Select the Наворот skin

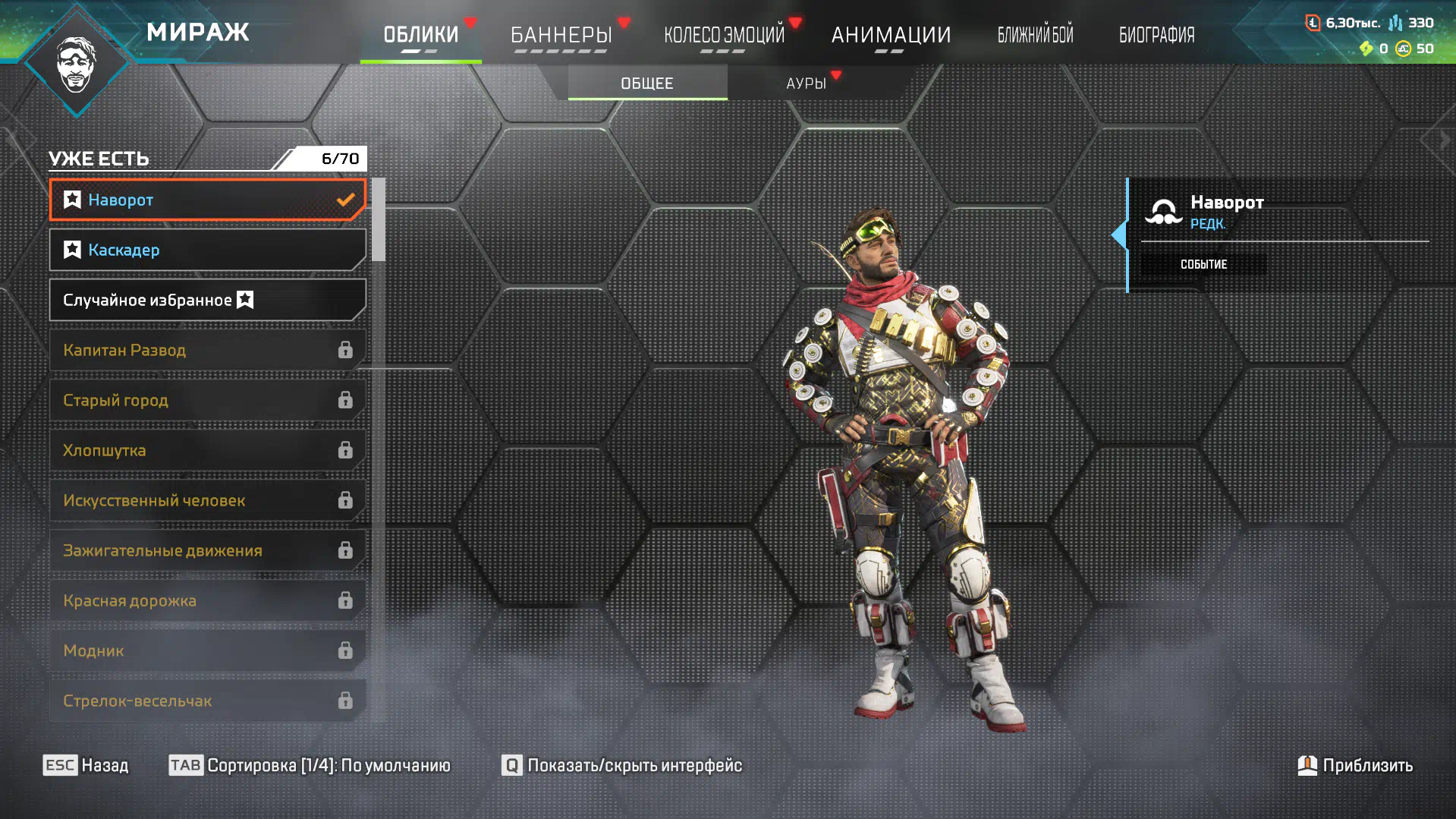pos(207,200)
